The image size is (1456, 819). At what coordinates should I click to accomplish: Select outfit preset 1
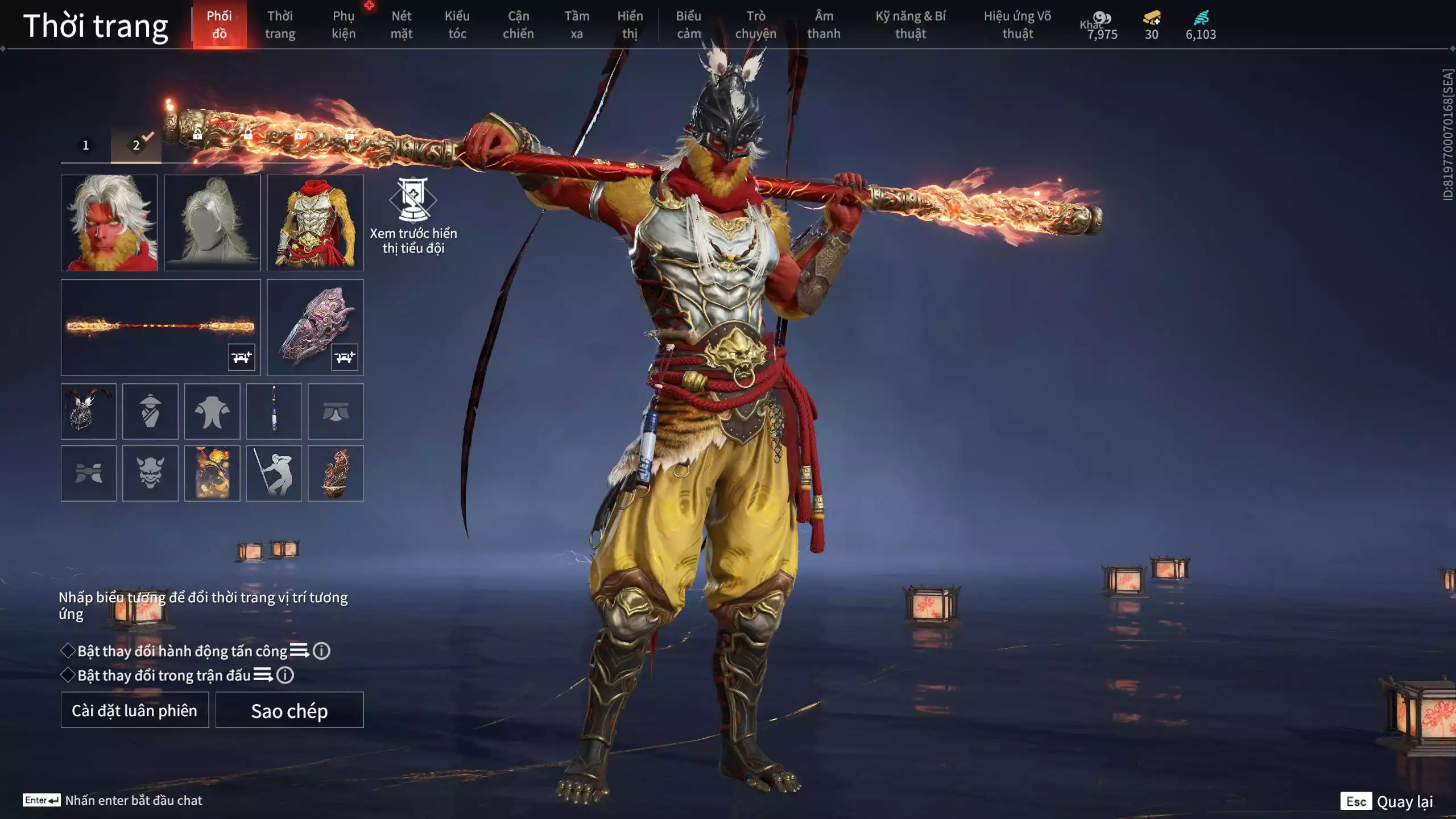click(86, 145)
